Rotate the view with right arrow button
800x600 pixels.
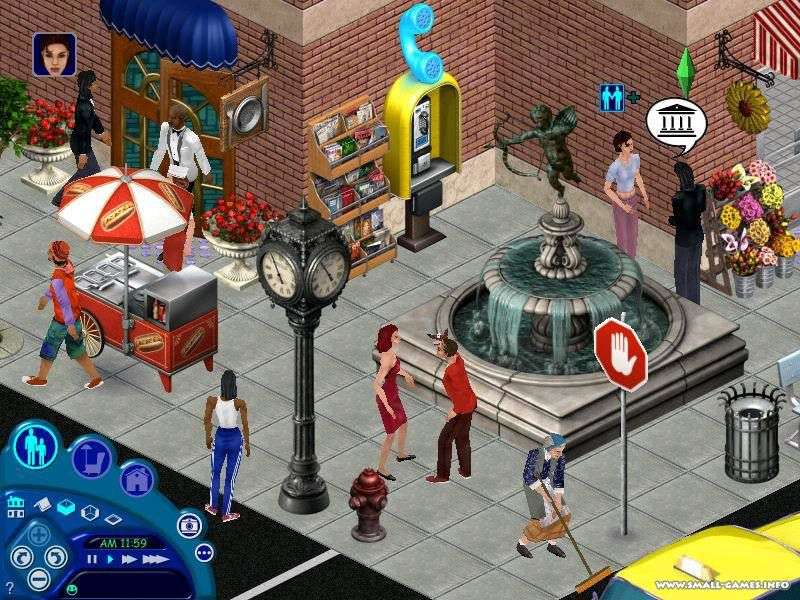tap(58, 558)
